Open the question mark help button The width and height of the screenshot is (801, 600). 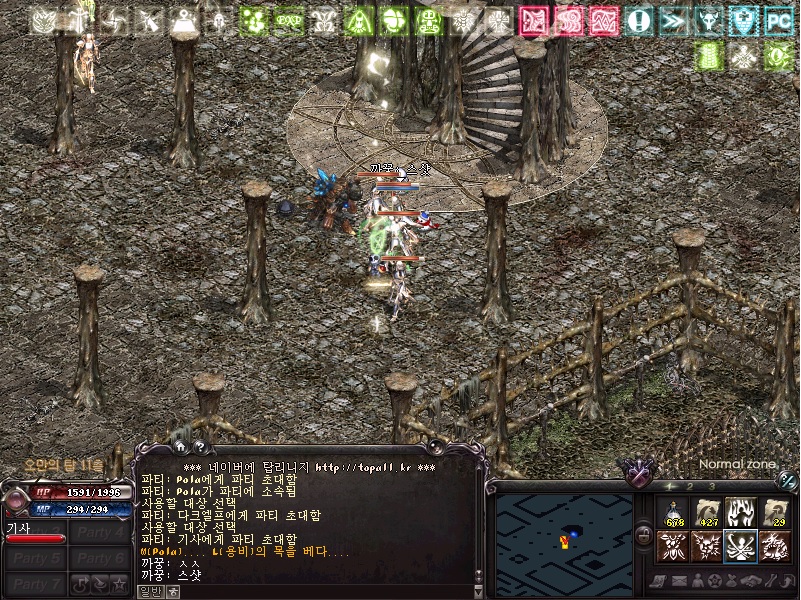click(x=200, y=447)
